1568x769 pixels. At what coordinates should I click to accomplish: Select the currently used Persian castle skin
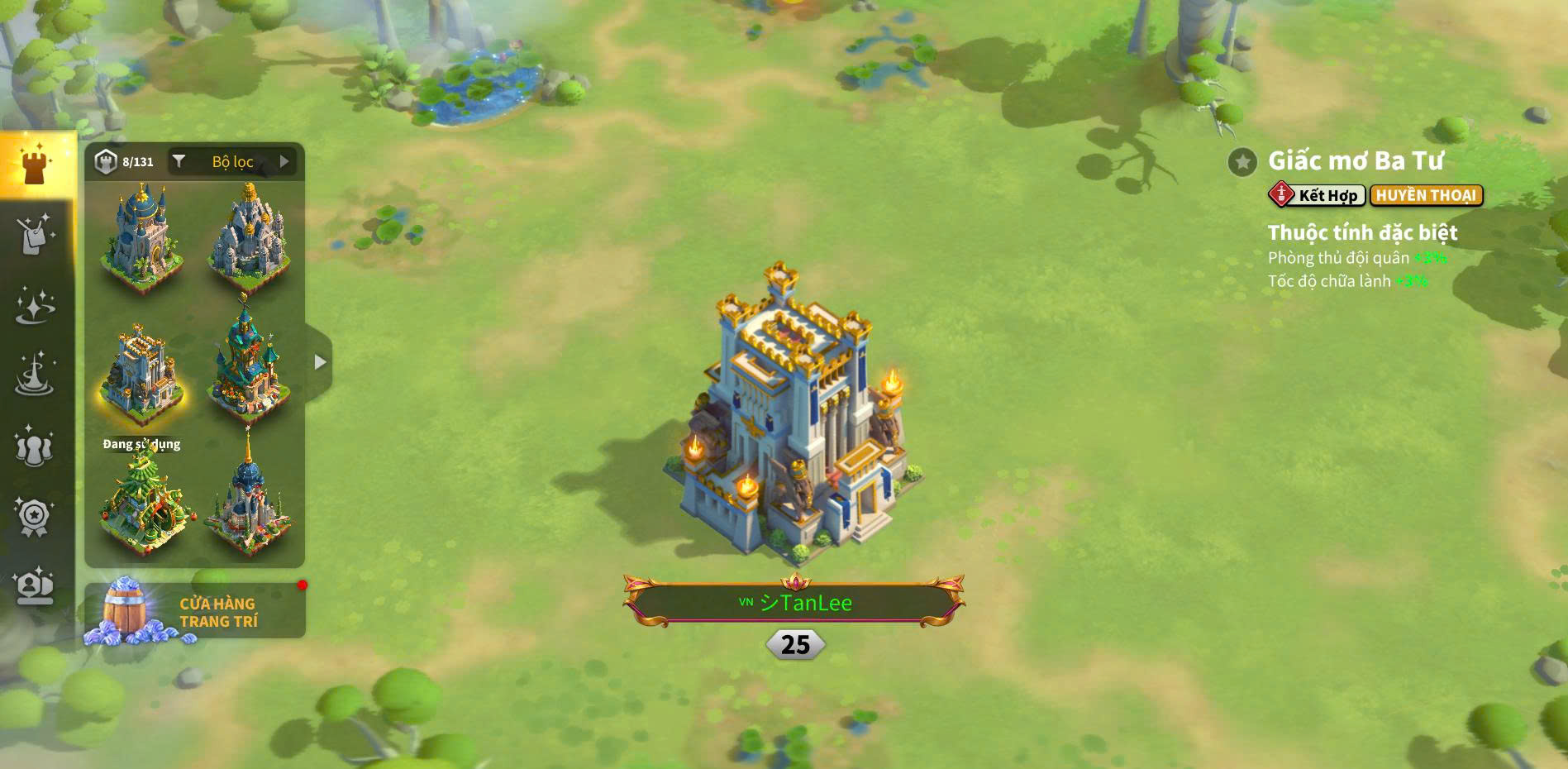pyautogui.click(x=141, y=375)
